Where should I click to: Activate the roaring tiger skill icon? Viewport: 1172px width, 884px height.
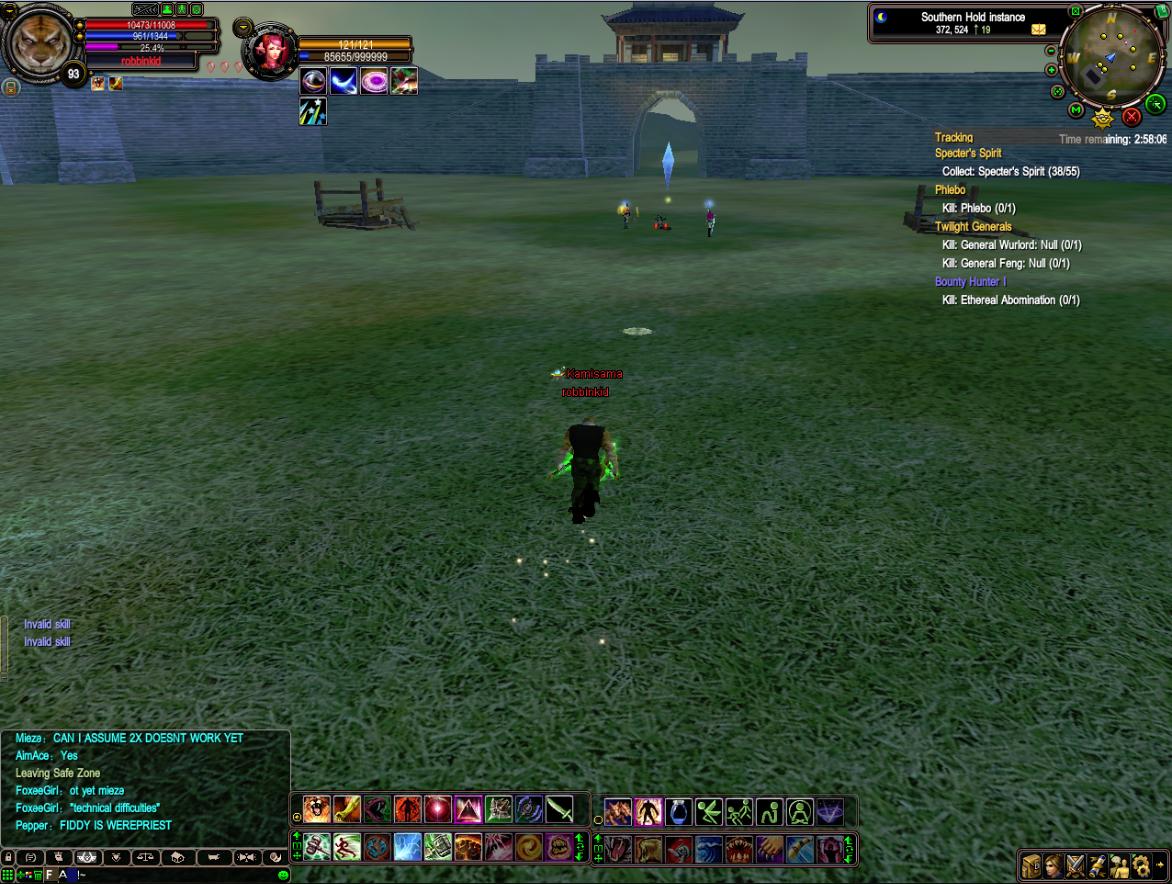(x=317, y=808)
